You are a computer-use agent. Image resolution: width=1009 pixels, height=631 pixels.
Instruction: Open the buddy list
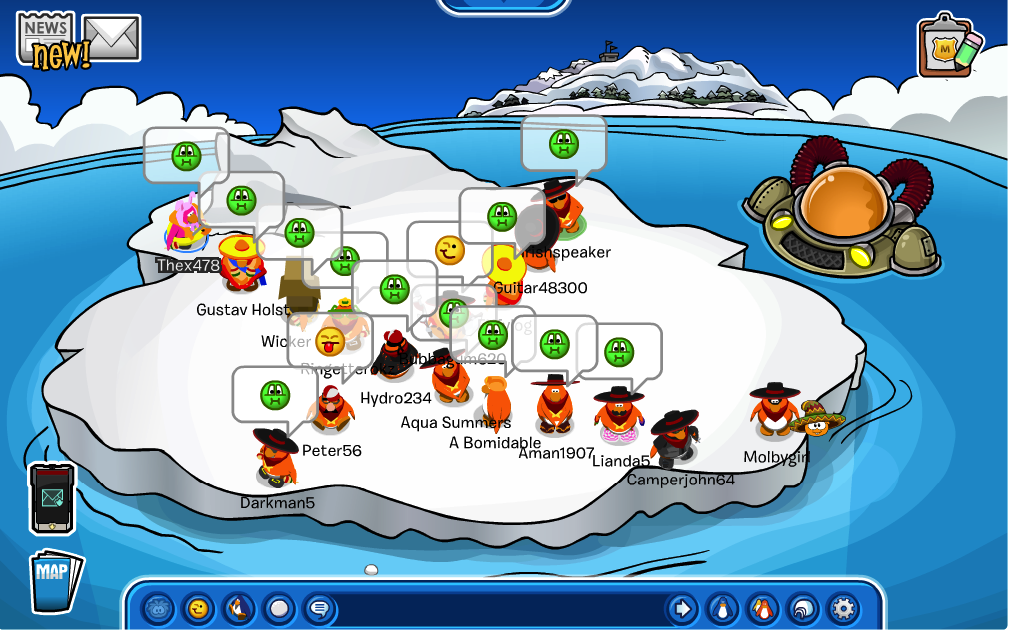click(761, 607)
